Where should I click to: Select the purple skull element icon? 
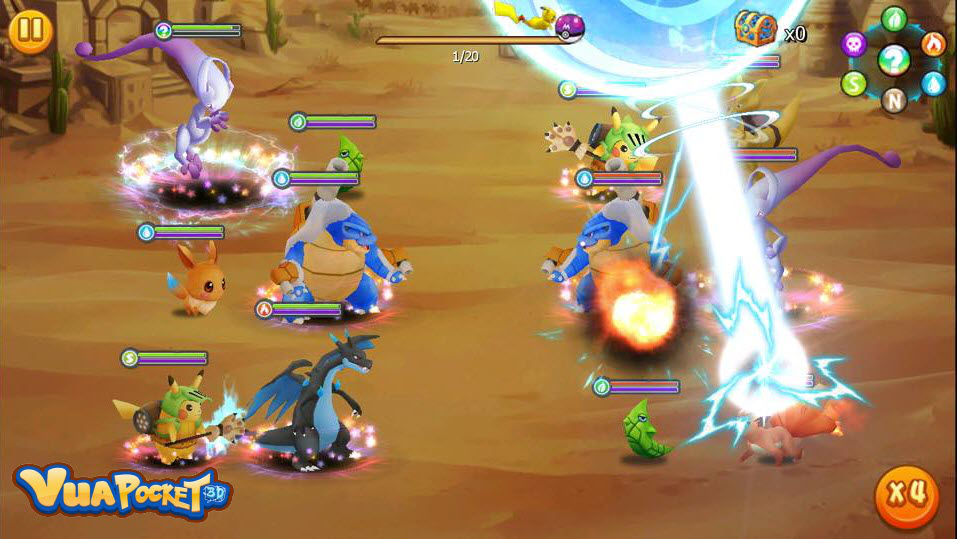pyautogui.click(x=854, y=44)
